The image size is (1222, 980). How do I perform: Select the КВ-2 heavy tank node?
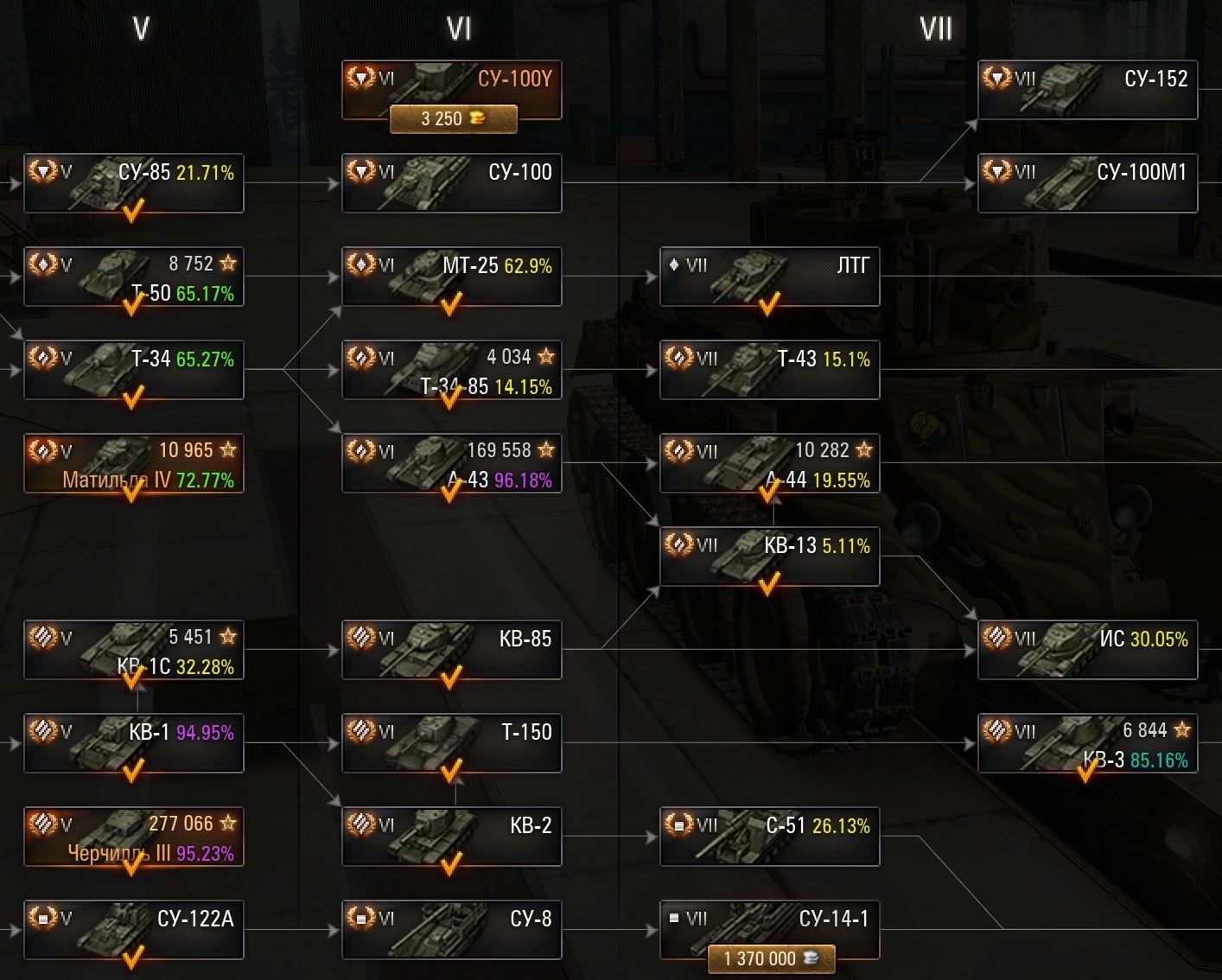(x=452, y=837)
